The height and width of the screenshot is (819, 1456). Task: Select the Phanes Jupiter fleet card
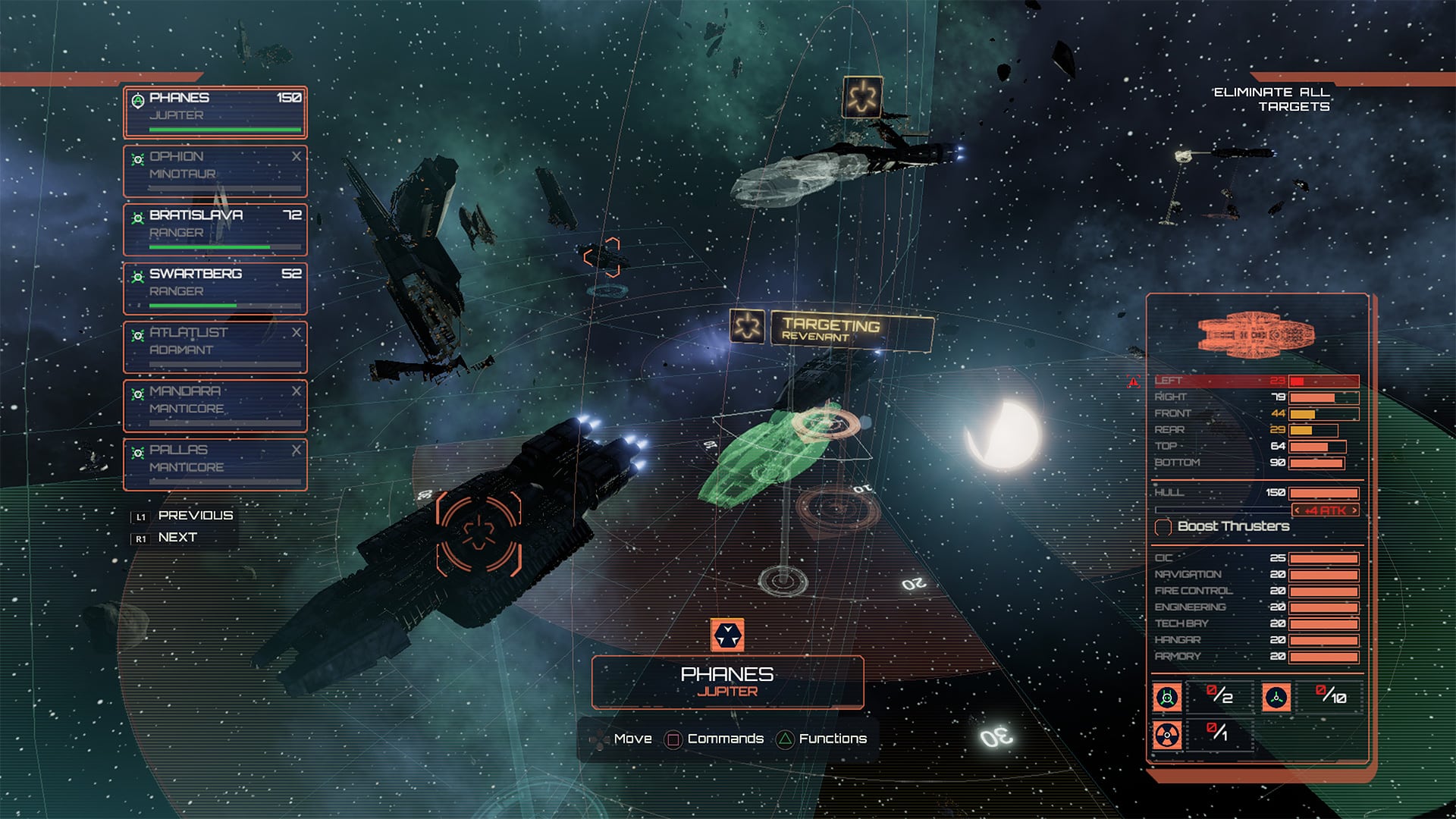coord(215,111)
